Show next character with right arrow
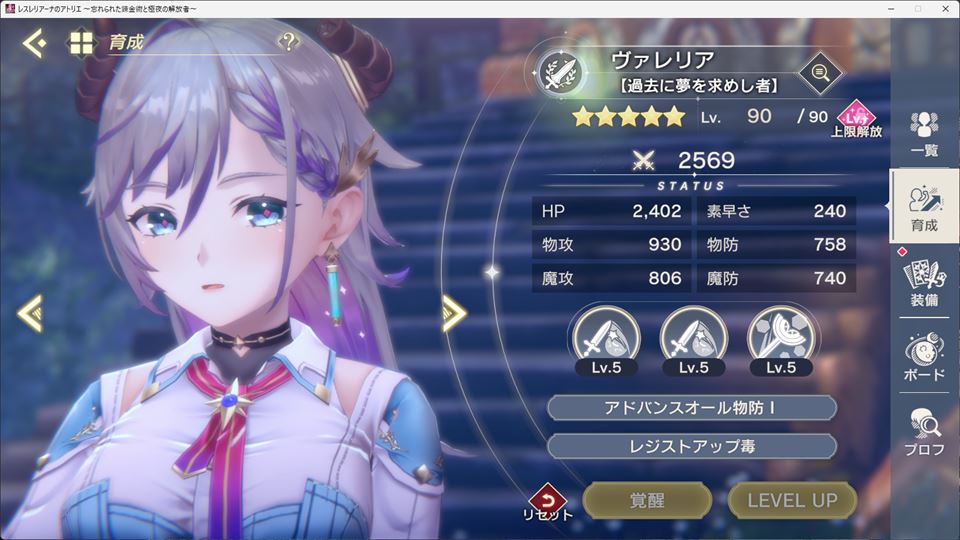The width and height of the screenshot is (960, 540). tap(454, 313)
